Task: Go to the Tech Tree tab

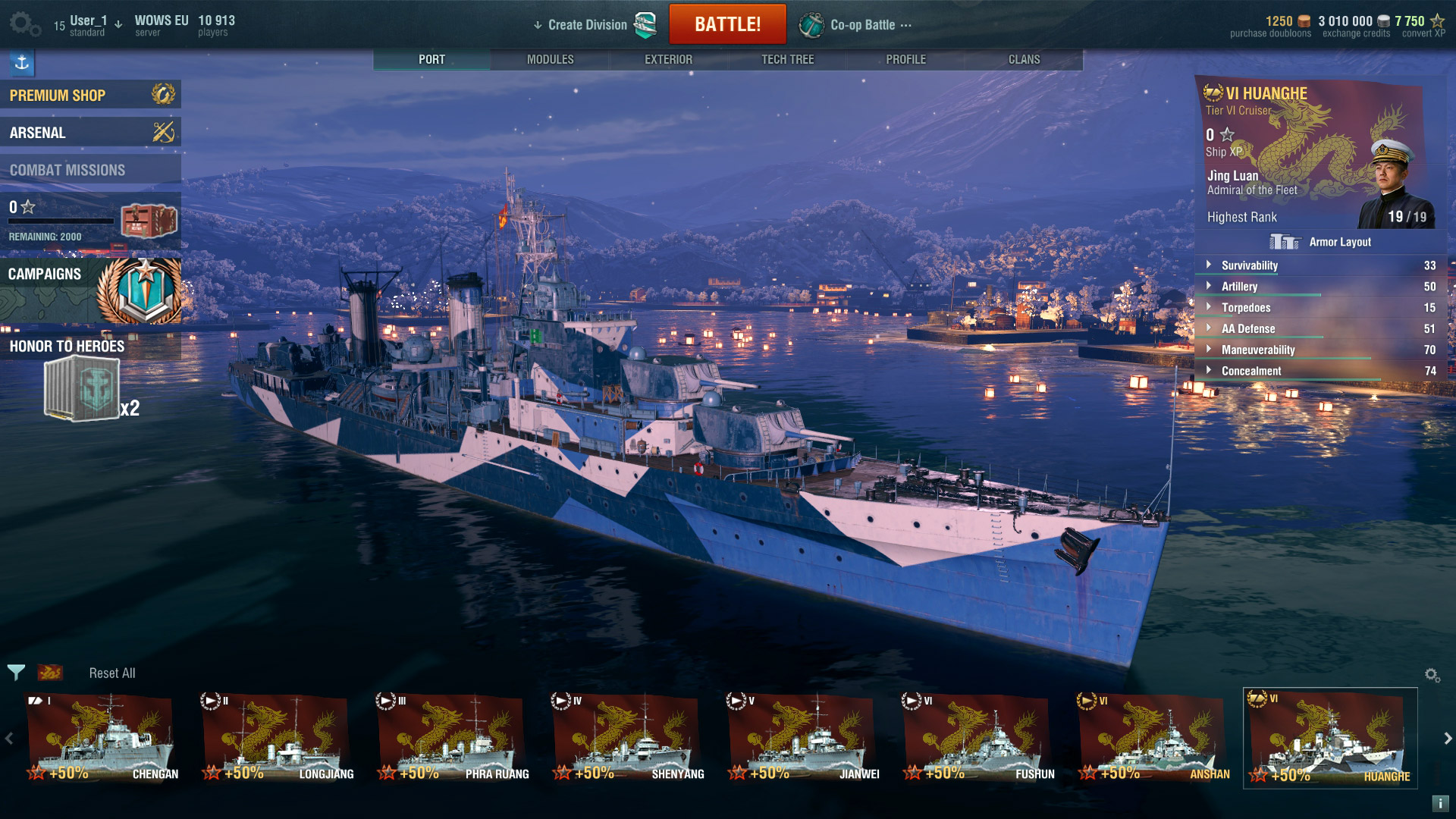Action: (x=787, y=59)
